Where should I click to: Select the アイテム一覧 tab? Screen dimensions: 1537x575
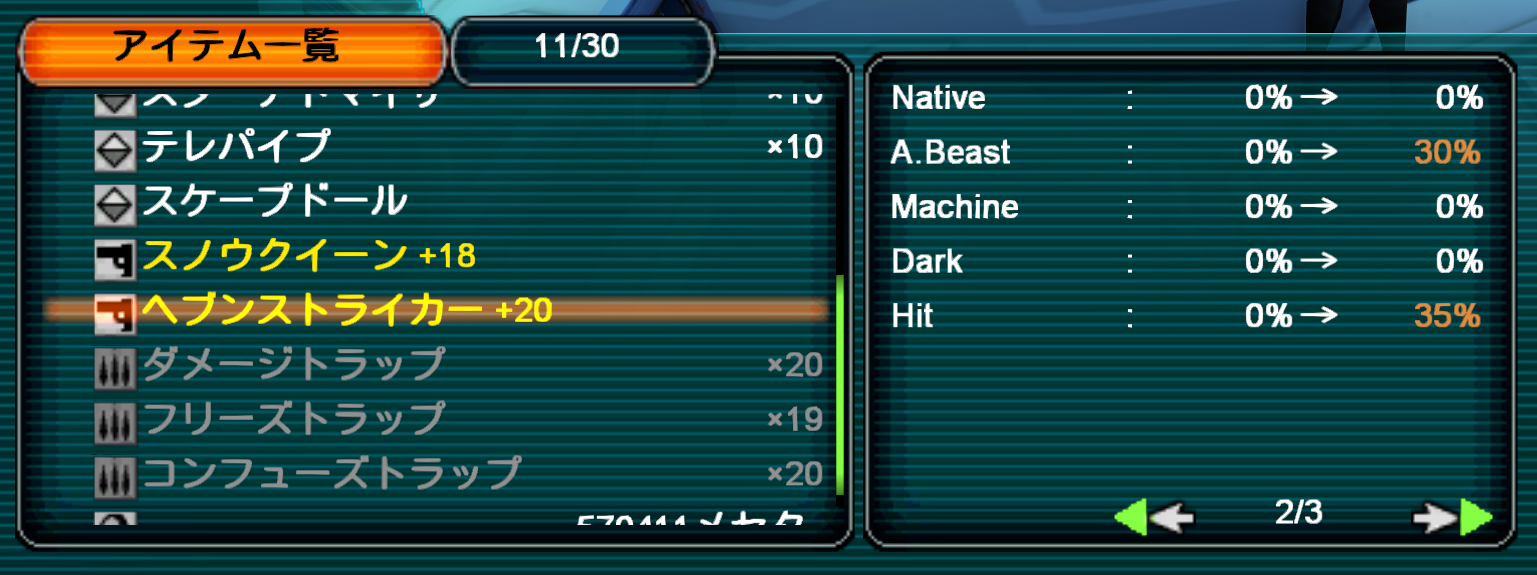(230, 47)
